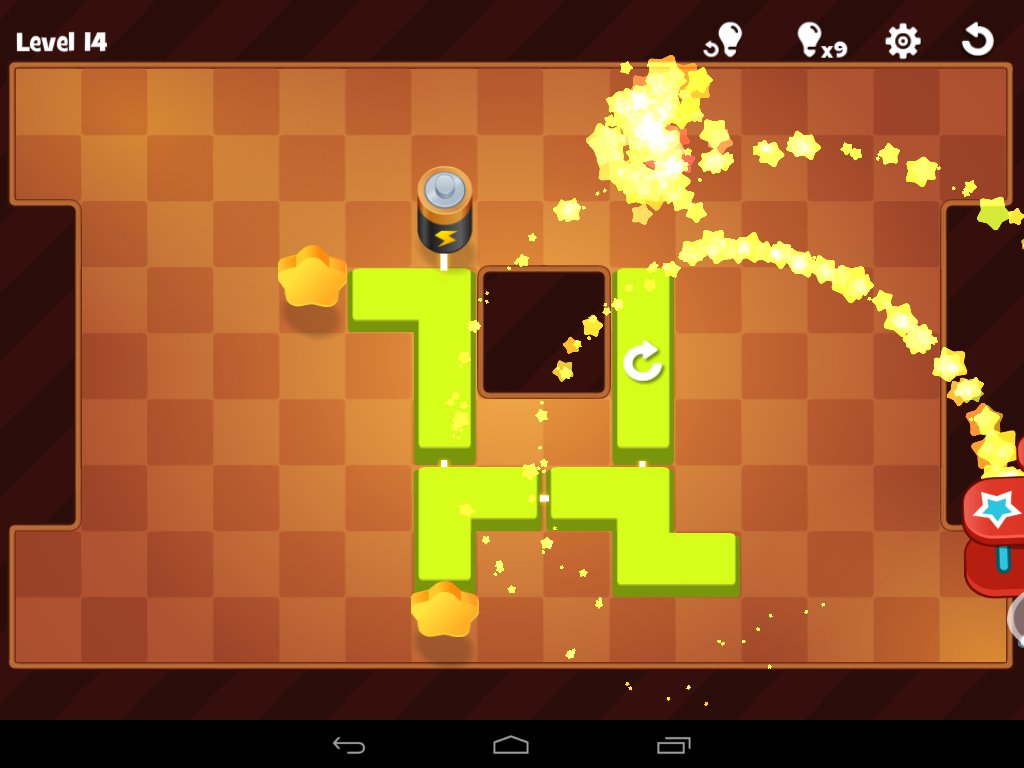Click the lightbulb with the small undo arrow
This screenshot has height=768, width=1024.
point(724,41)
